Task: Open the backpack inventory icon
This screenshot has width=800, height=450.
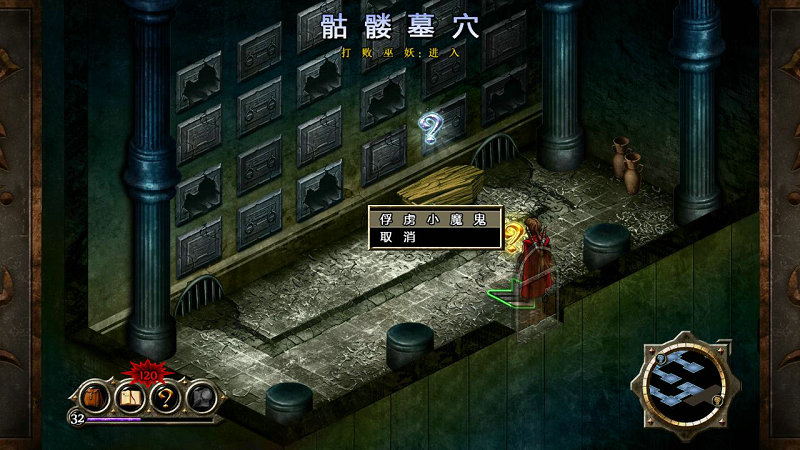Action: [x=96, y=397]
